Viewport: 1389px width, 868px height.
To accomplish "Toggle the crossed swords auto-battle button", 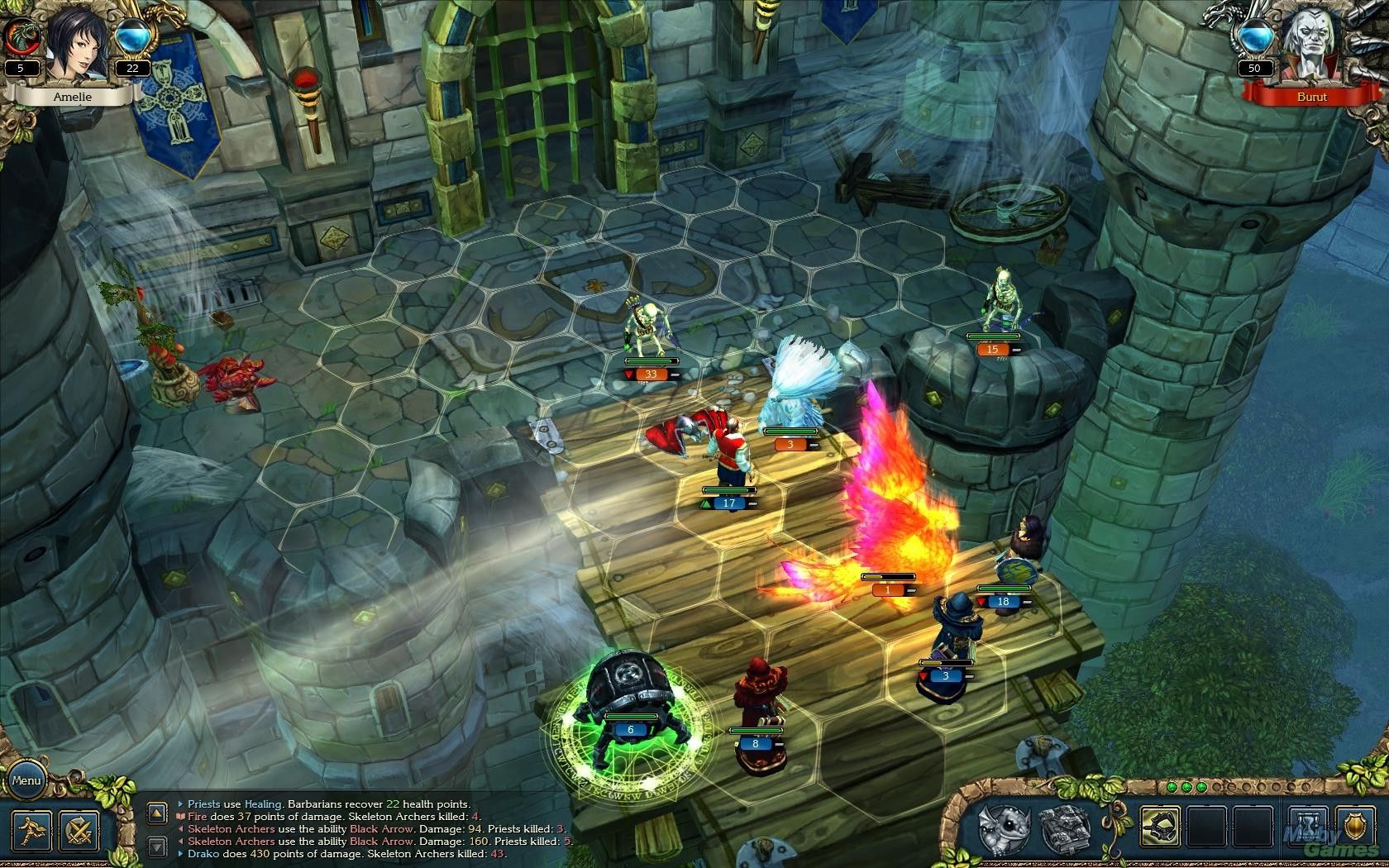I will [x=79, y=830].
